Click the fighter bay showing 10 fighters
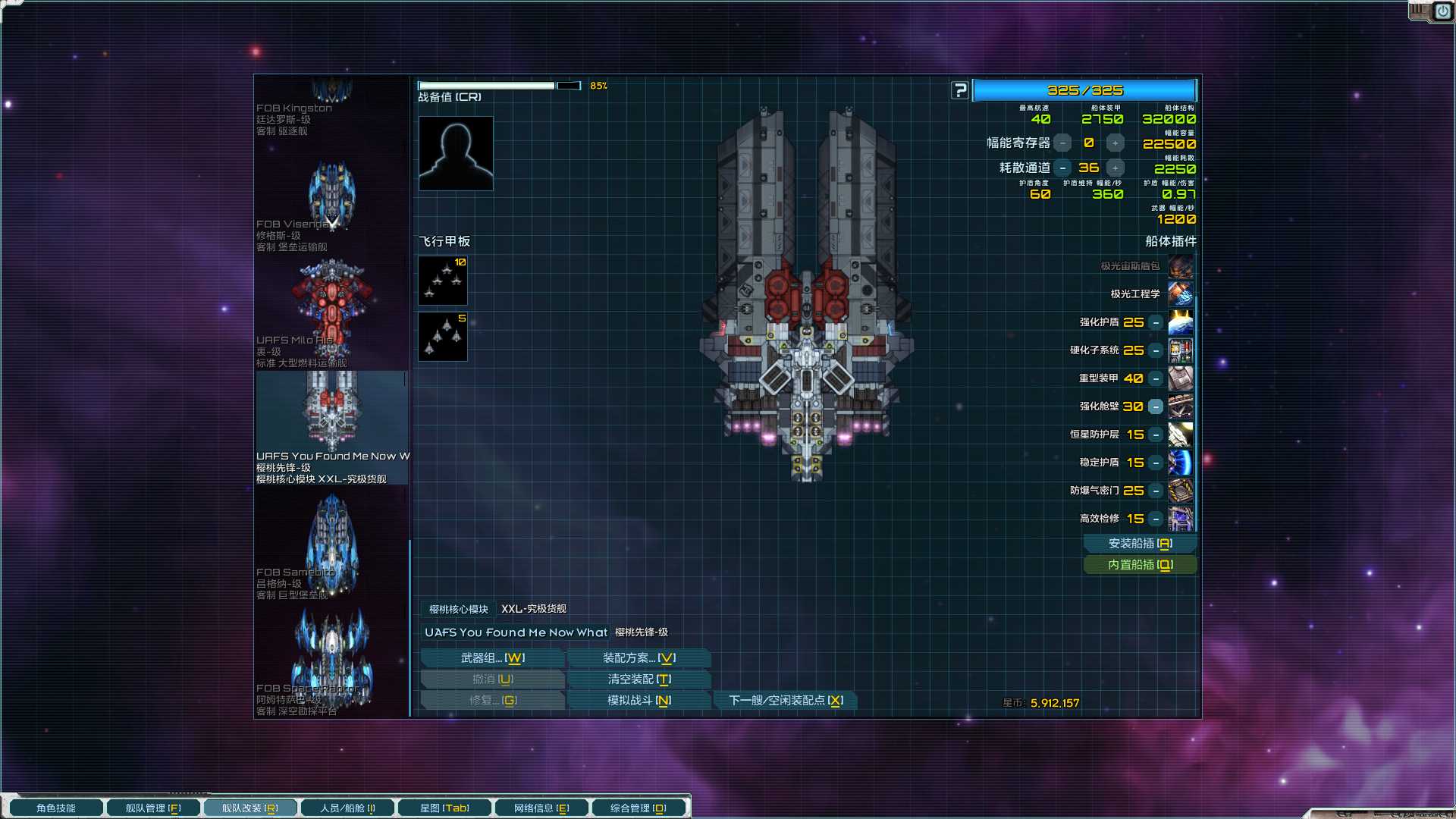The width and height of the screenshot is (1456, 819). [x=442, y=281]
